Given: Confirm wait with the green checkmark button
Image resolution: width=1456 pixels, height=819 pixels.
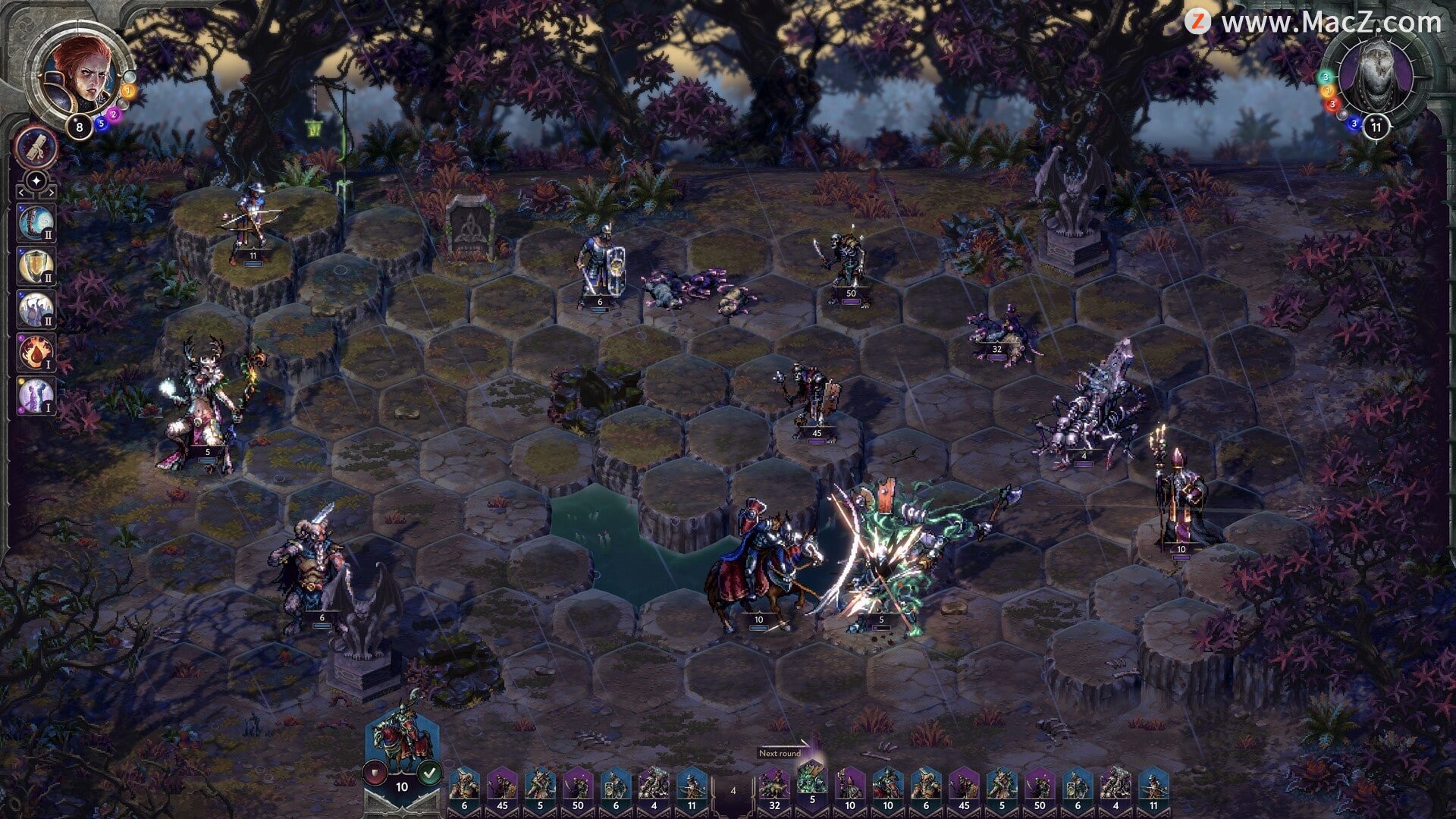Looking at the screenshot, I should [429, 773].
